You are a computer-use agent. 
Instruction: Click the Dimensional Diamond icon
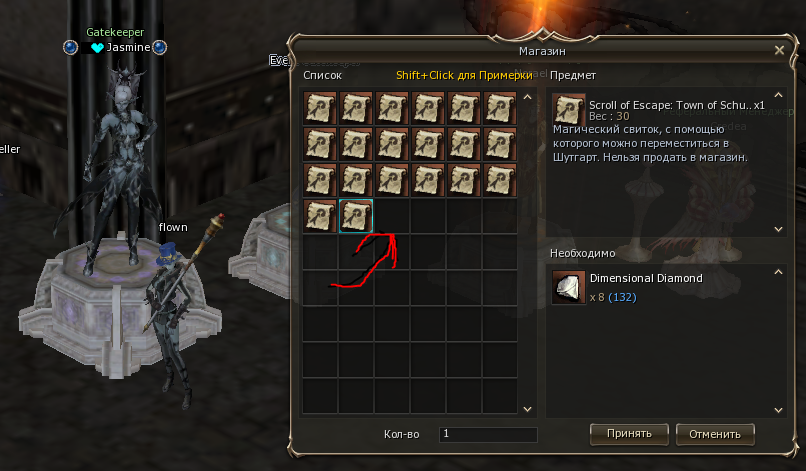point(569,288)
